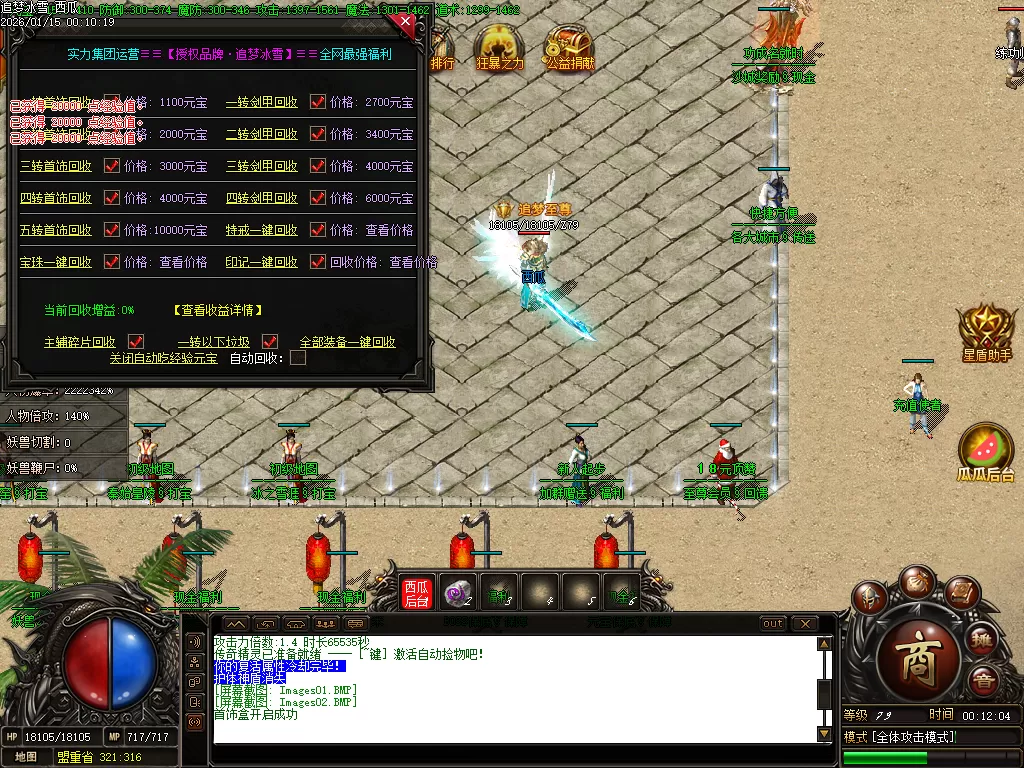Click the 宝珠一键回收 link
The image size is (1024, 768).
[x=56, y=262]
